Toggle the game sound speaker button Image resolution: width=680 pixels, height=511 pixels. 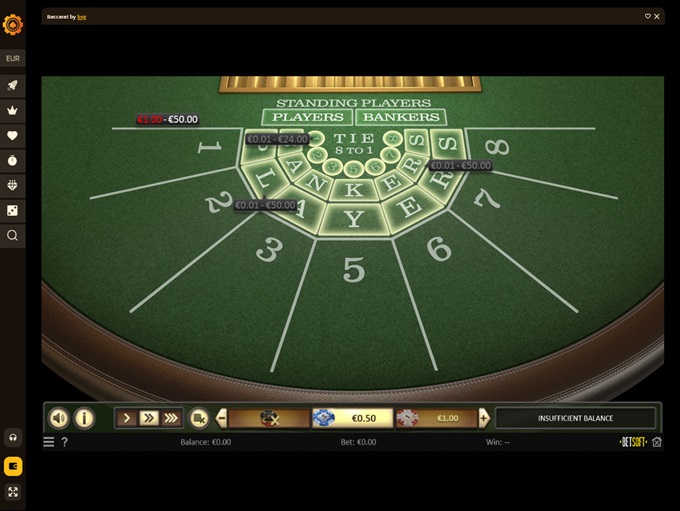pos(59,417)
